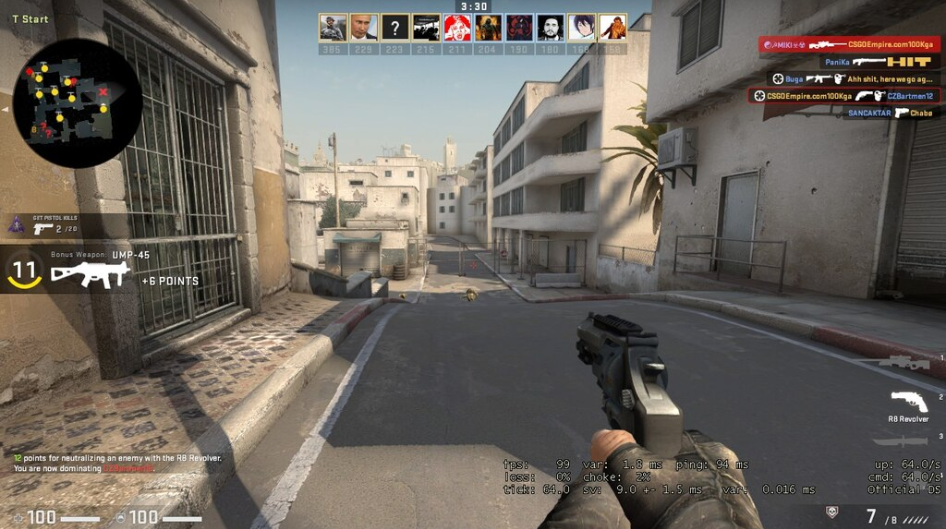
Task: Click the top-scoring player avatar with 385
Action: tap(333, 27)
